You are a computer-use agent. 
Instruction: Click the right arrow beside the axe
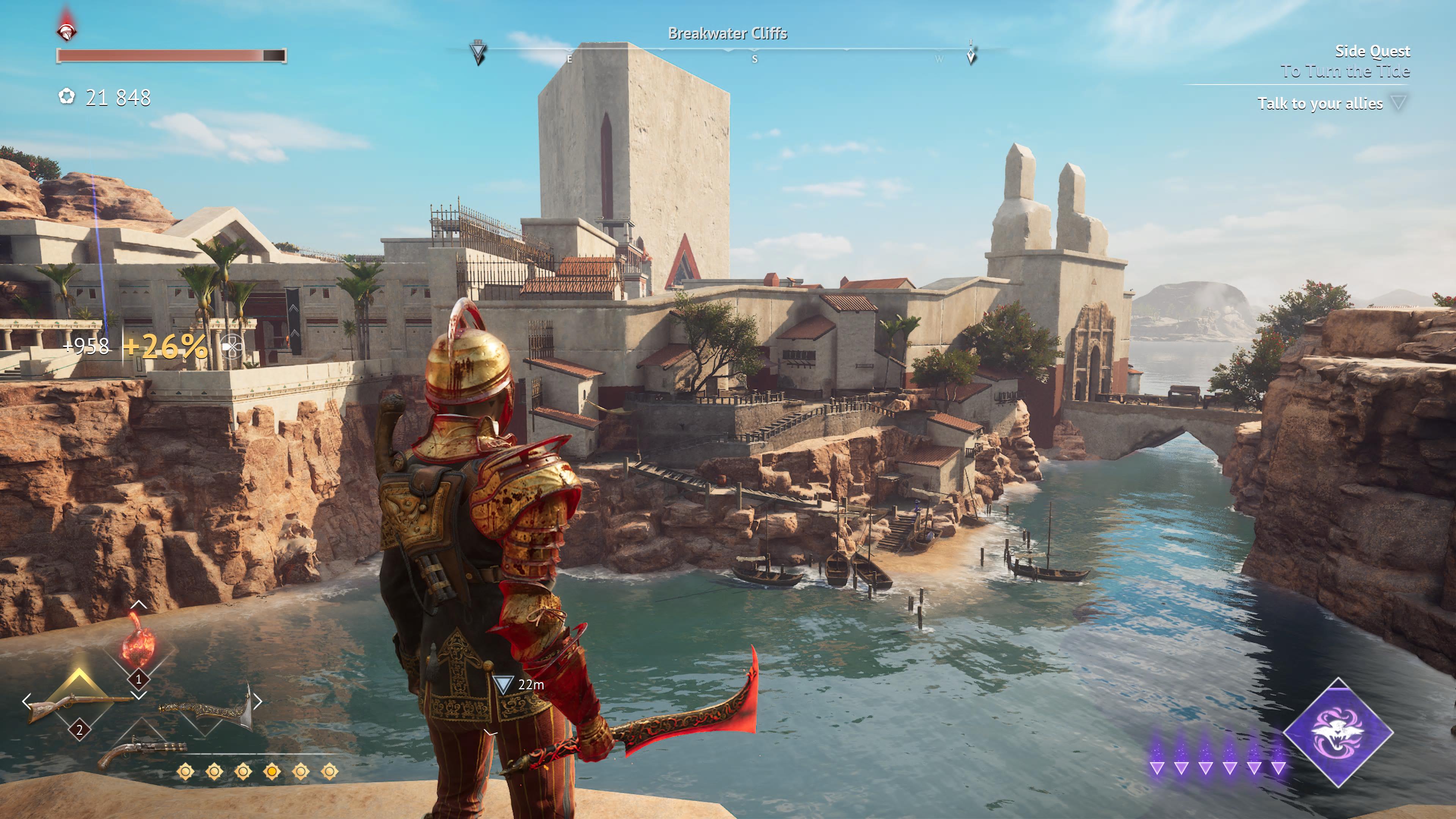[x=258, y=701]
